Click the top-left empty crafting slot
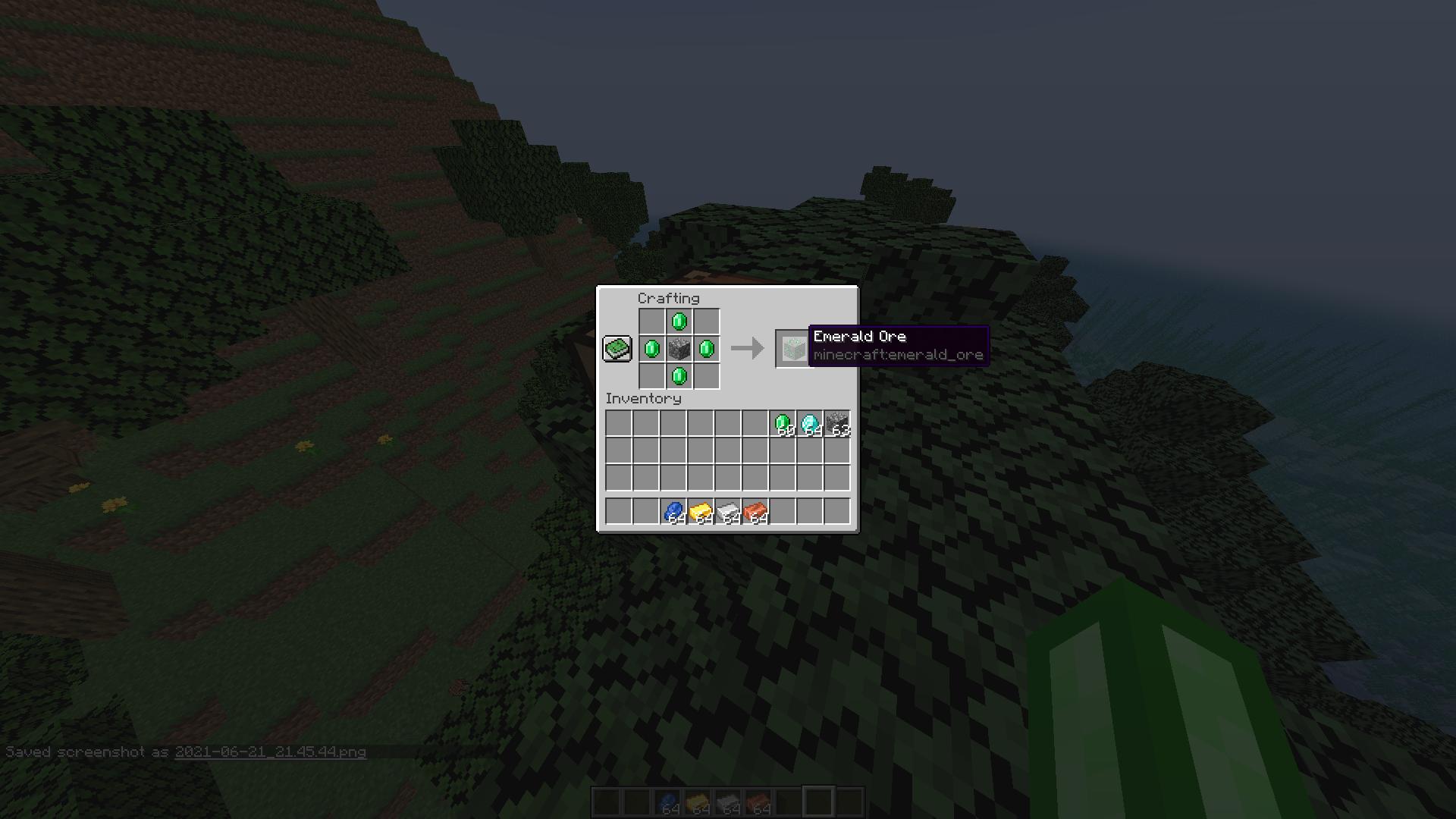The width and height of the screenshot is (1456, 819). (651, 322)
